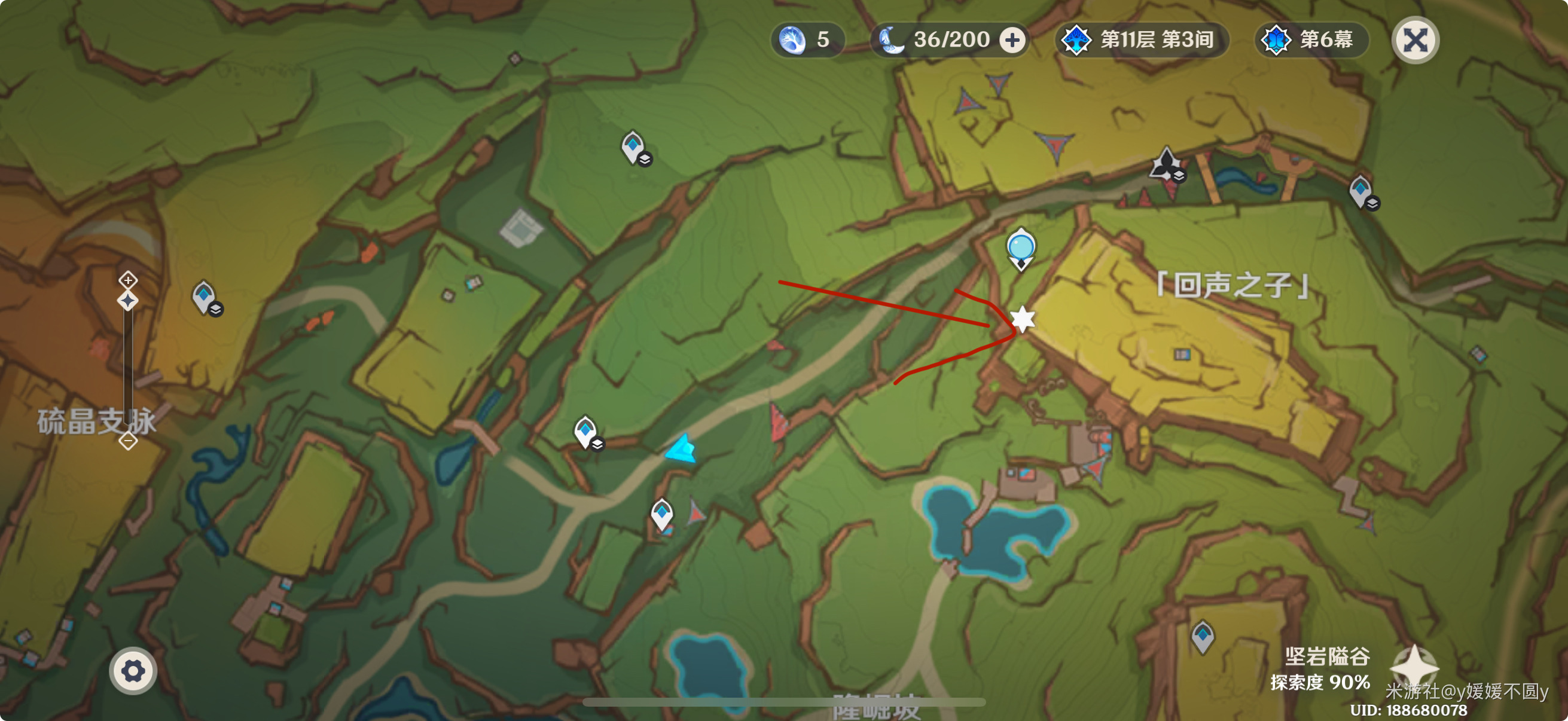
Task: Click the map zoom-out minus button
Action: tap(128, 441)
